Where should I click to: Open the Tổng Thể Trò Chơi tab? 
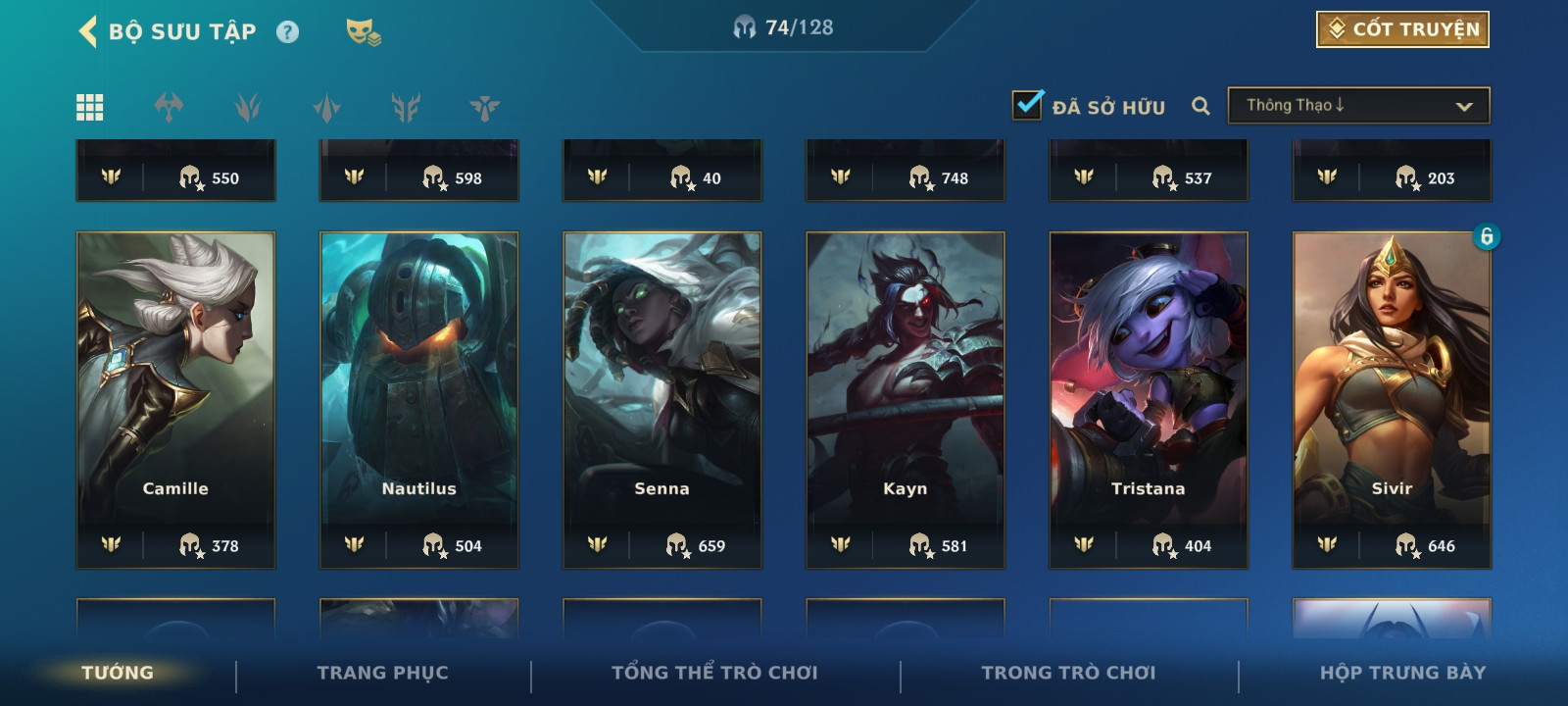click(714, 673)
